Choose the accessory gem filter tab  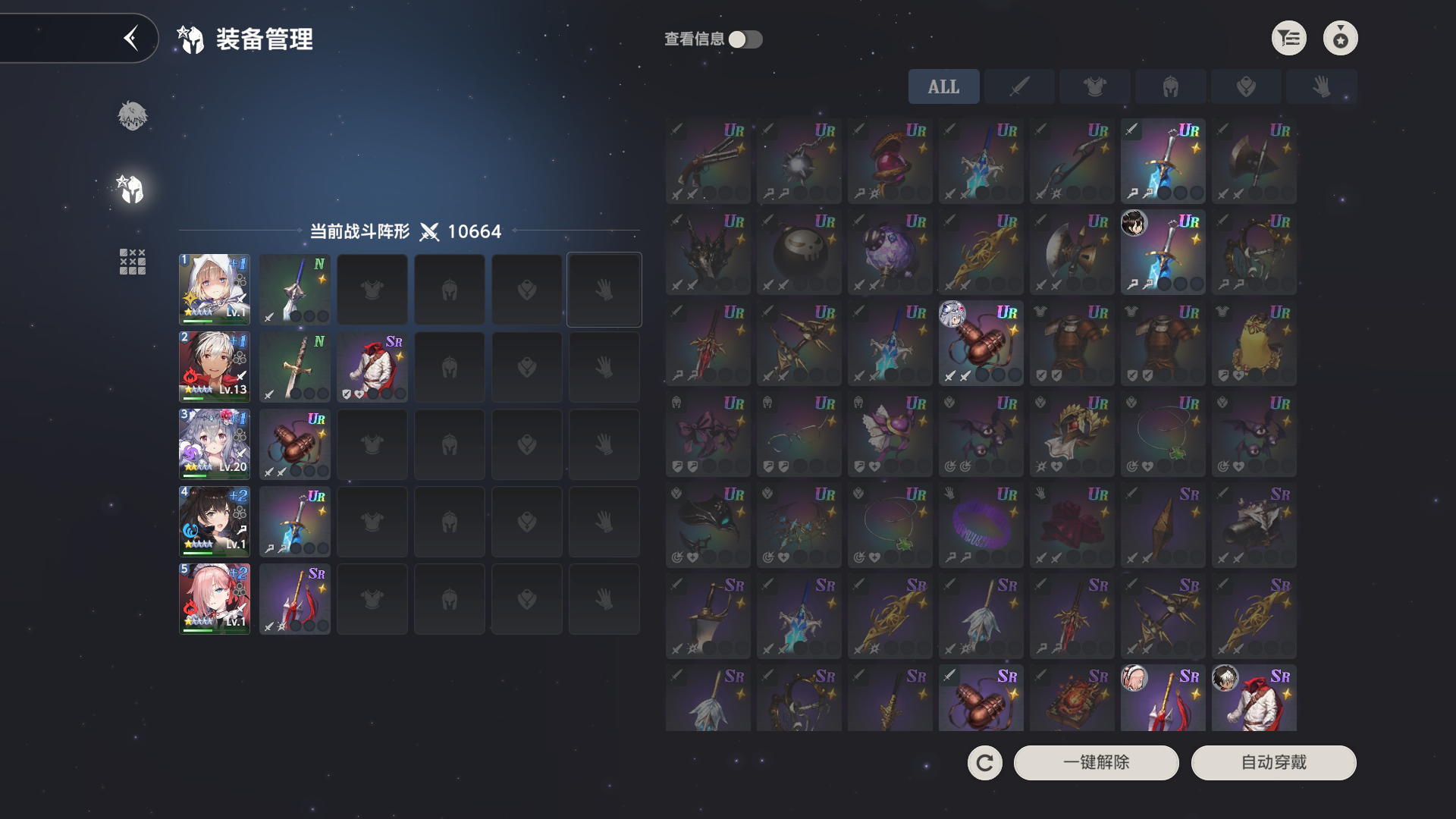point(1245,87)
